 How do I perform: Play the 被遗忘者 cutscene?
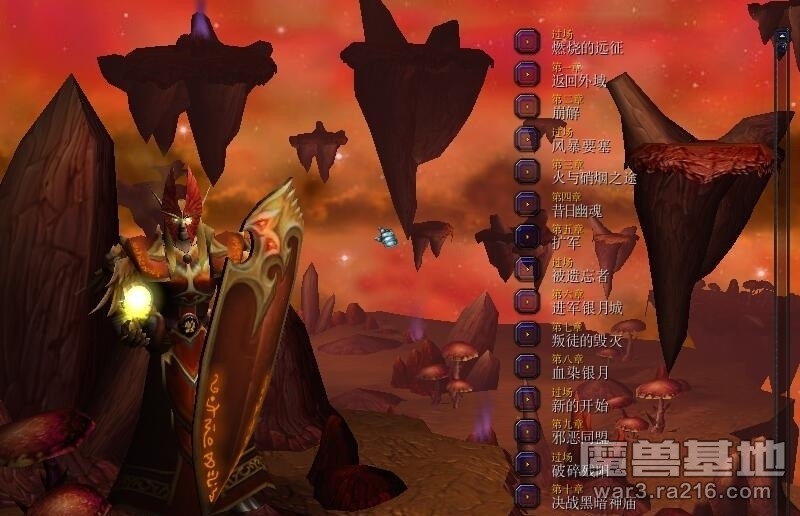(x=527, y=268)
